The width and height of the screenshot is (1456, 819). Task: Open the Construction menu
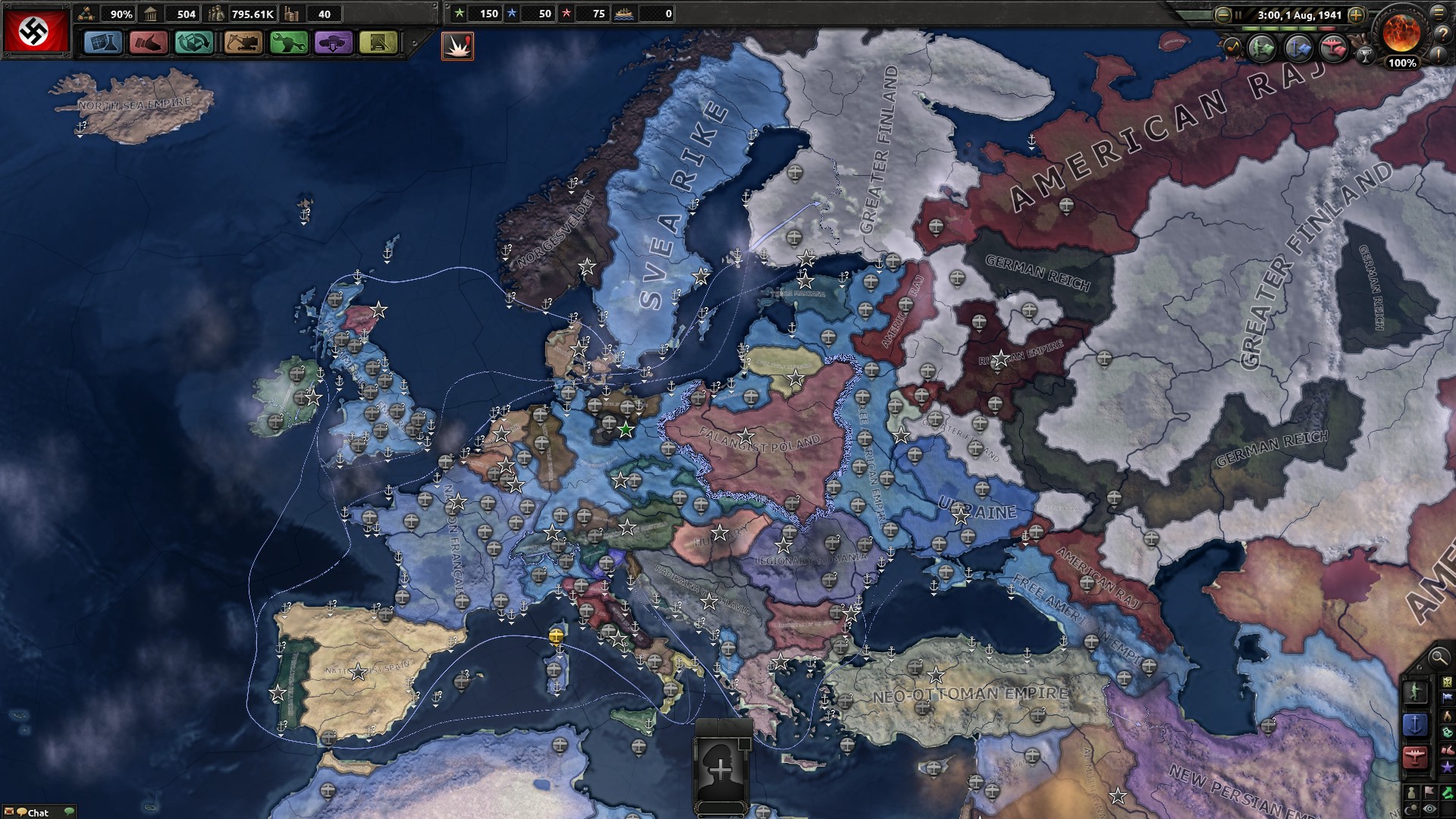coord(244,42)
